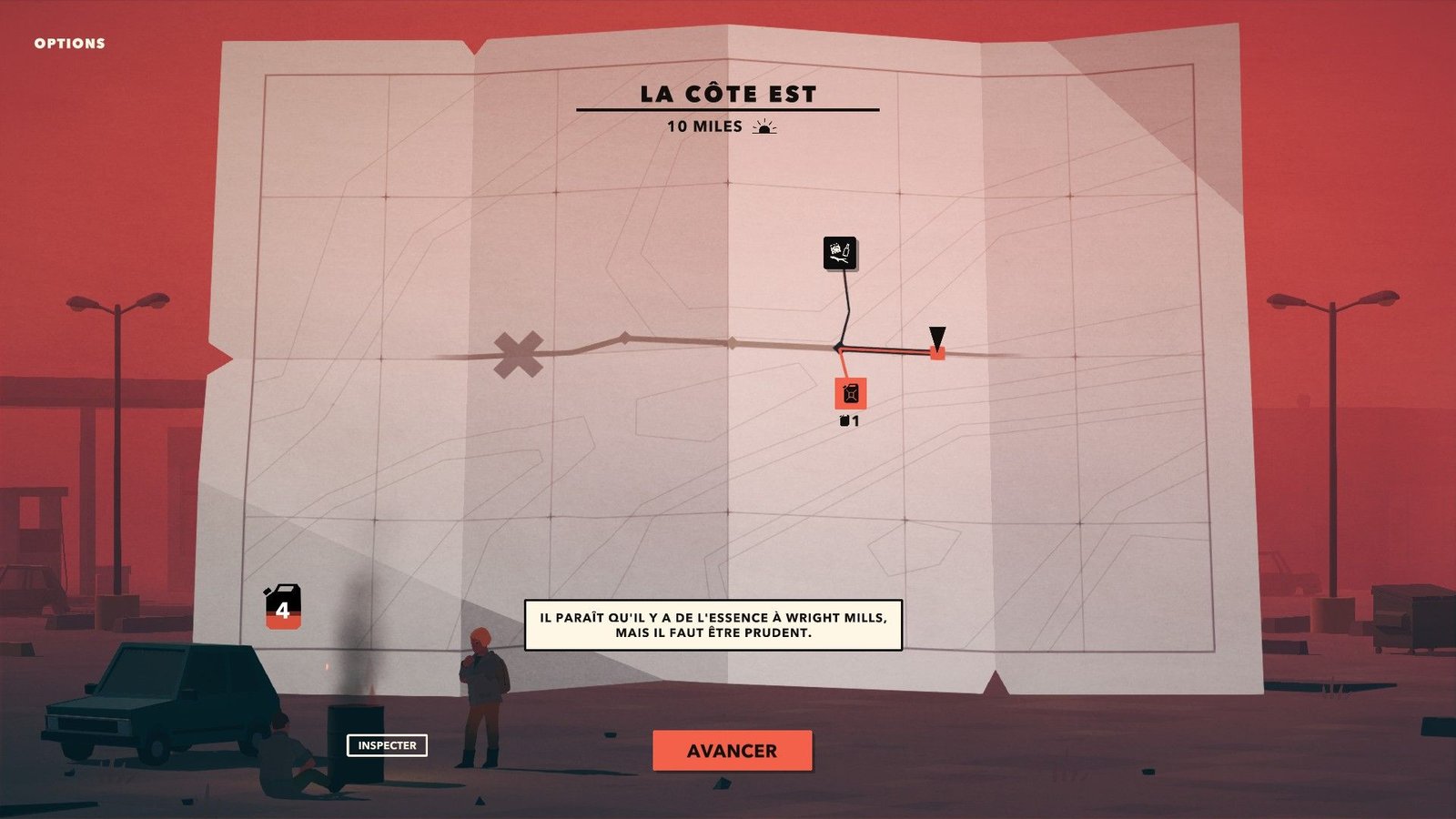Select the black supplies map node
Screen dimensions: 1456x819
tap(840, 253)
